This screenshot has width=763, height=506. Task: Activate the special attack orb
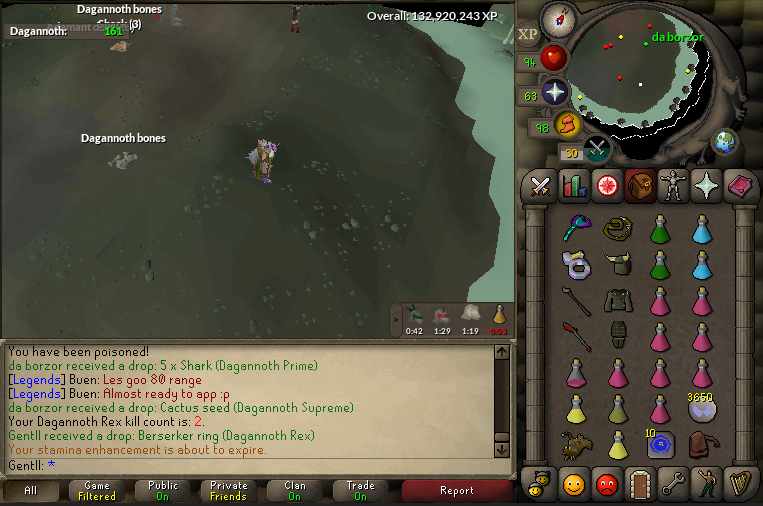point(597,151)
